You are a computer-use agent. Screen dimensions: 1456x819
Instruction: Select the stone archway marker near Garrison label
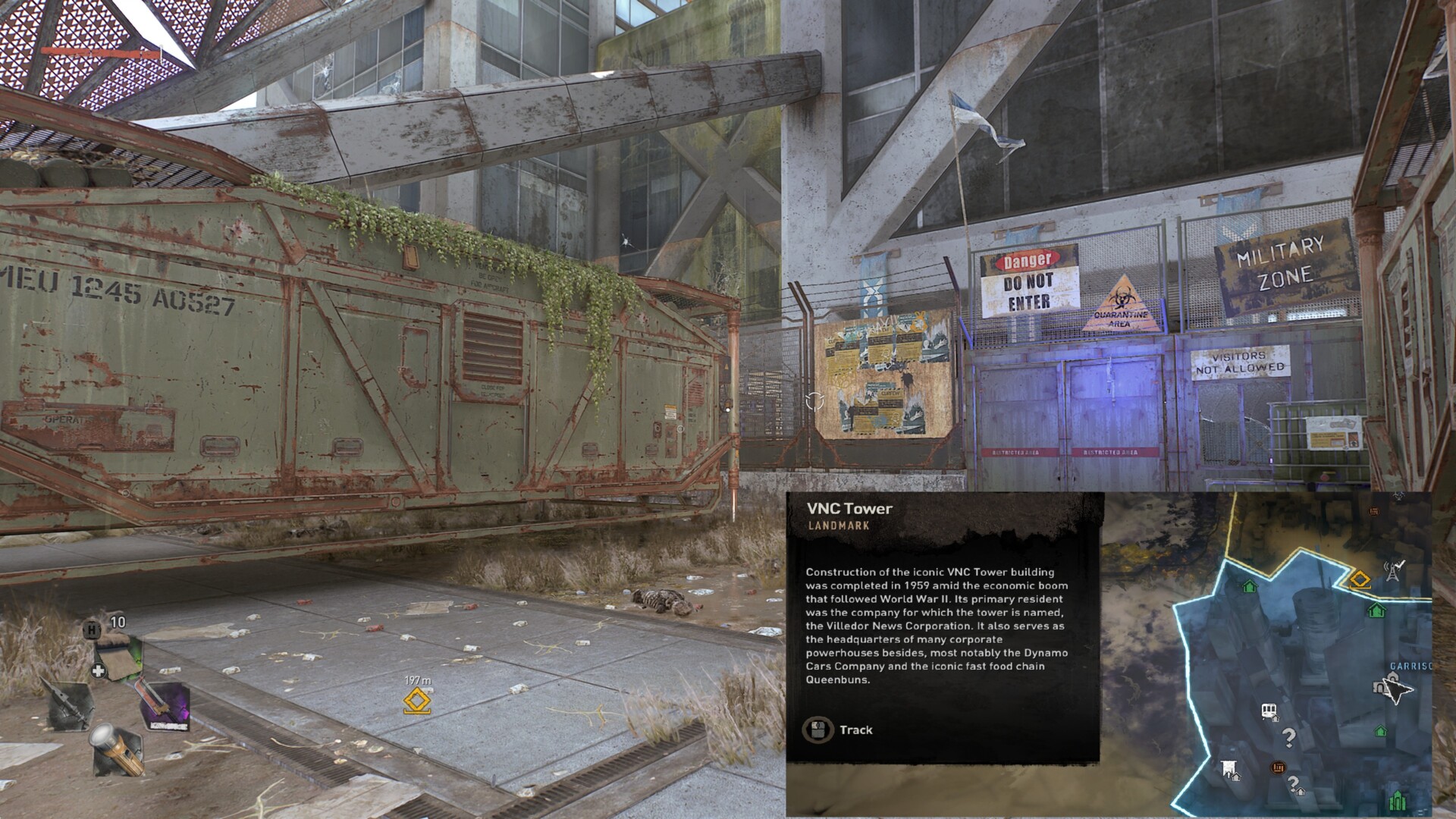pos(1379,687)
